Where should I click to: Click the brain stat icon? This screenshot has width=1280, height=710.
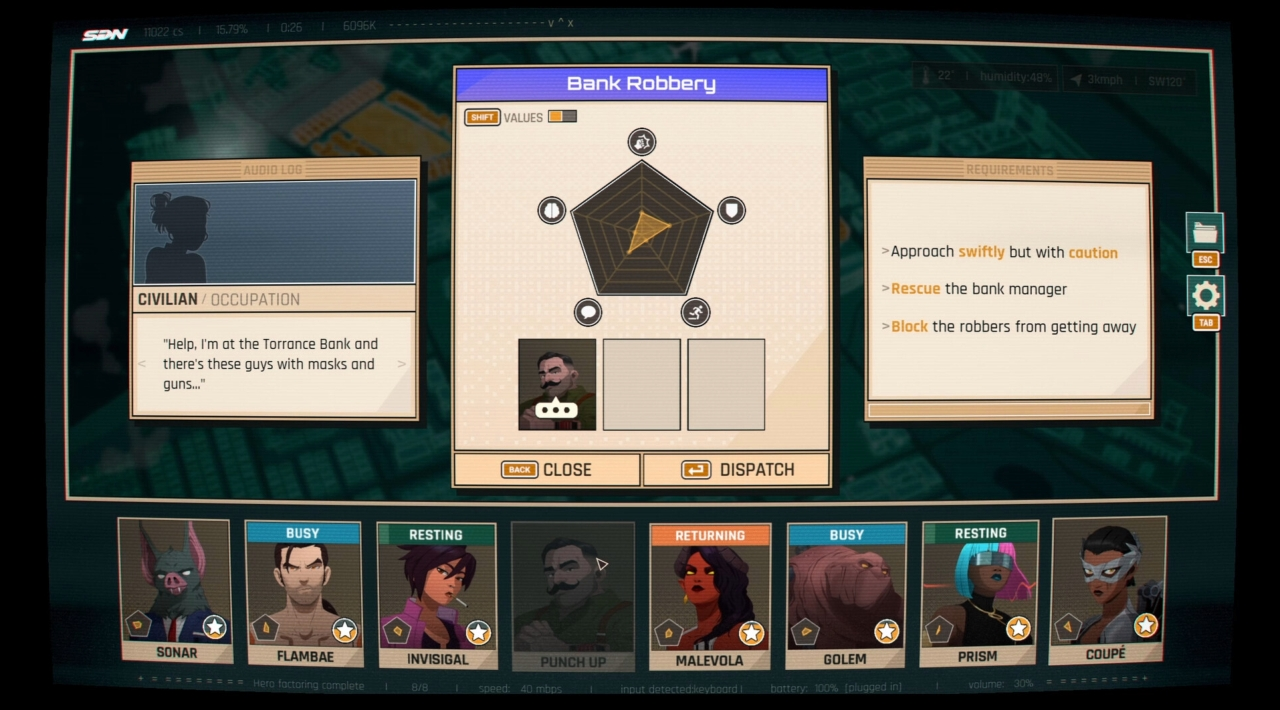[552, 210]
